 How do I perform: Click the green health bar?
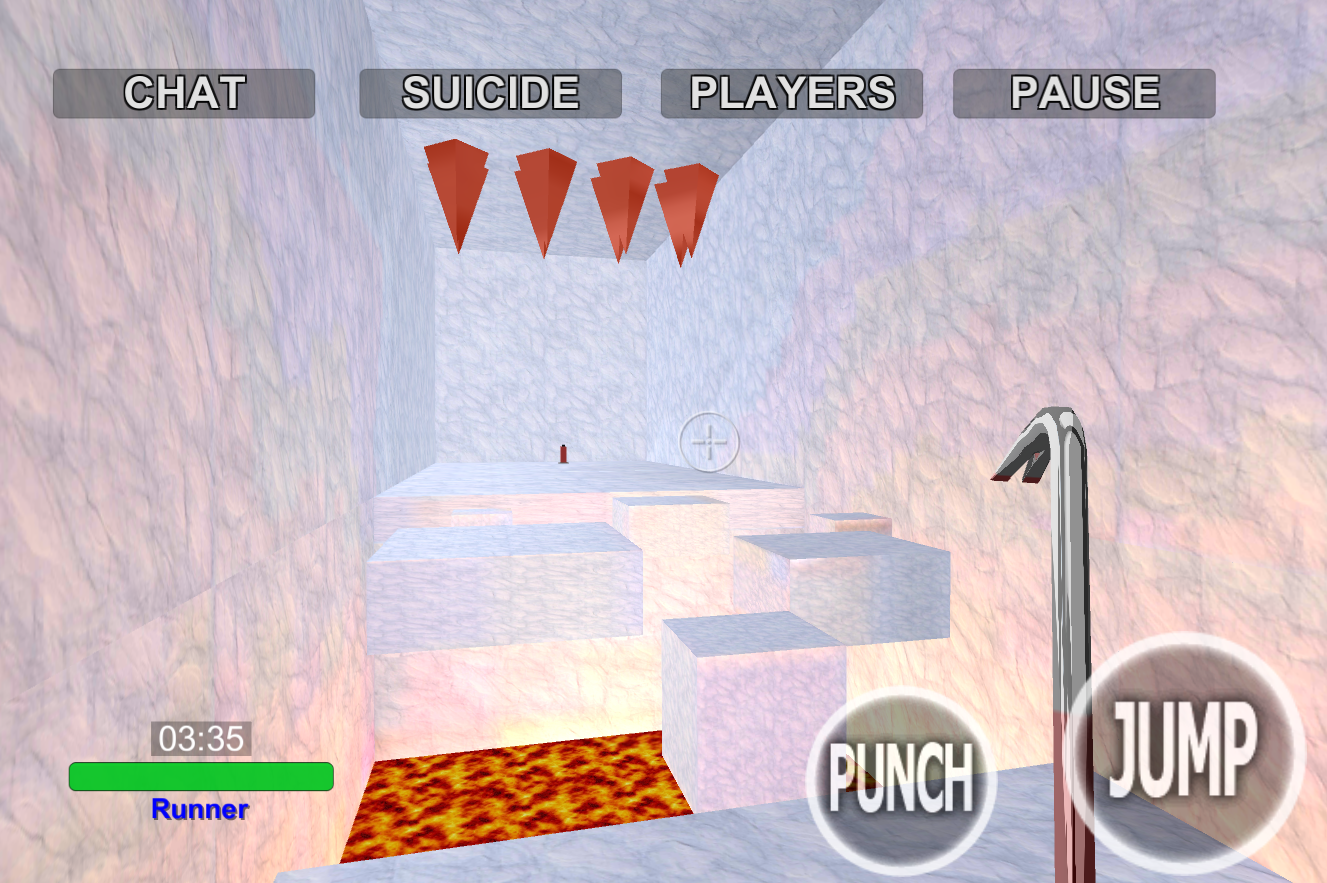(202, 773)
